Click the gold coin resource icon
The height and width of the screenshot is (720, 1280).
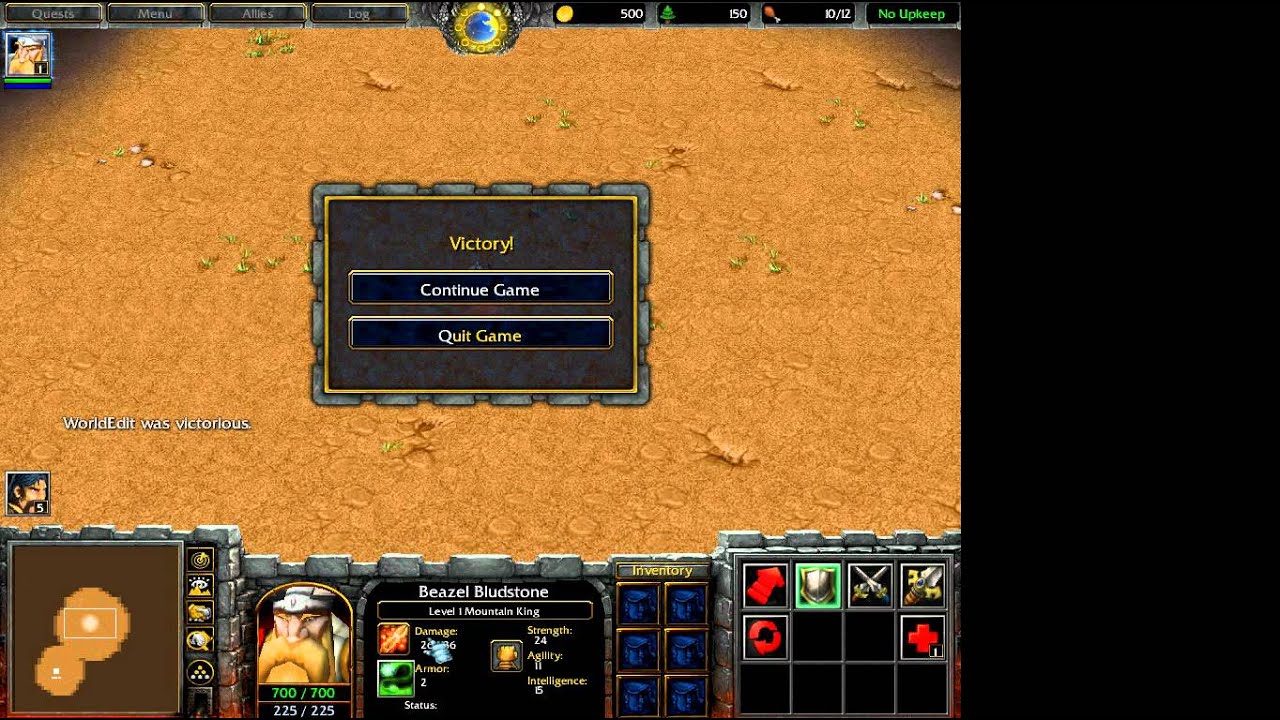[x=566, y=14]
